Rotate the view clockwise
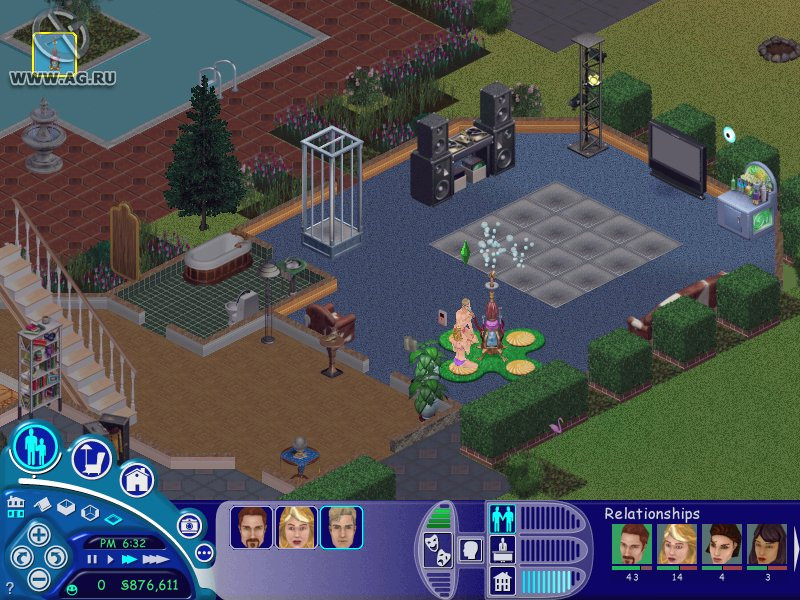Screen dimensions: 800x600 coord(57,556)
